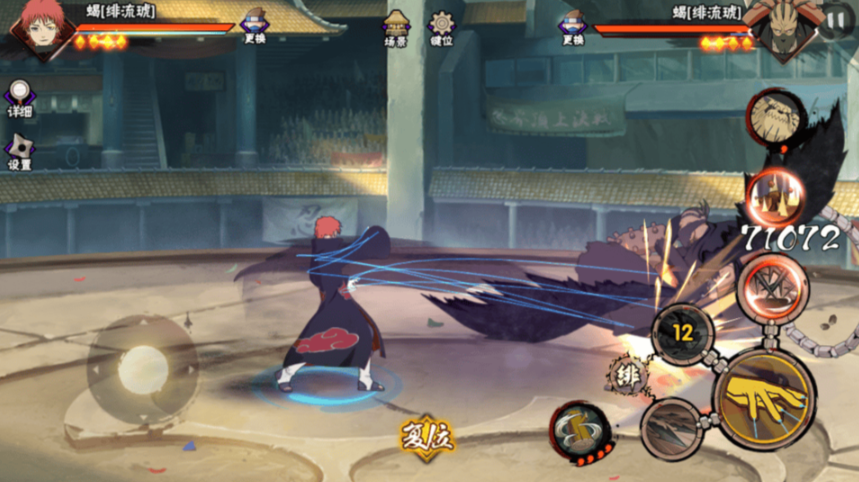This screenshot has width=859, height=482.
Task: Open the 设置 settings menu
Action: point(19,152)
